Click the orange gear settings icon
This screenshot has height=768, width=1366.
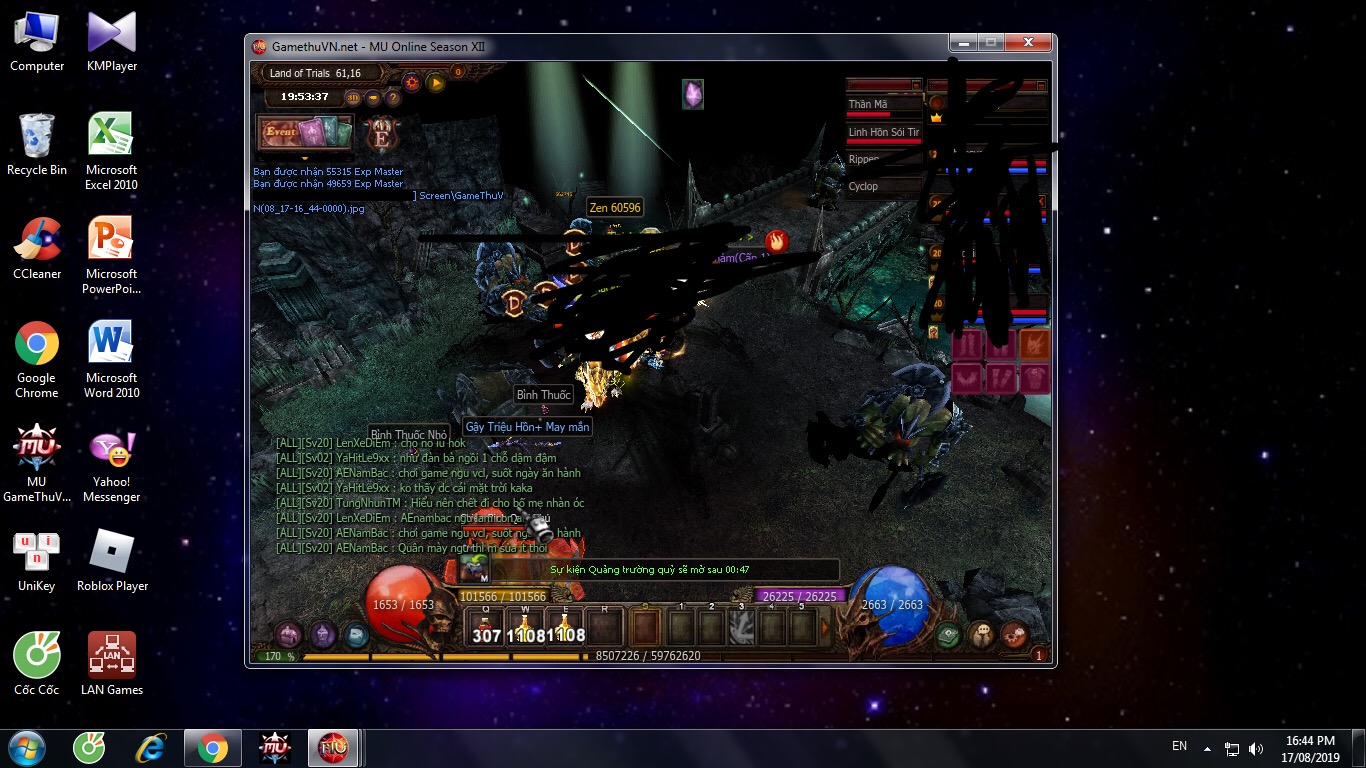411,83
